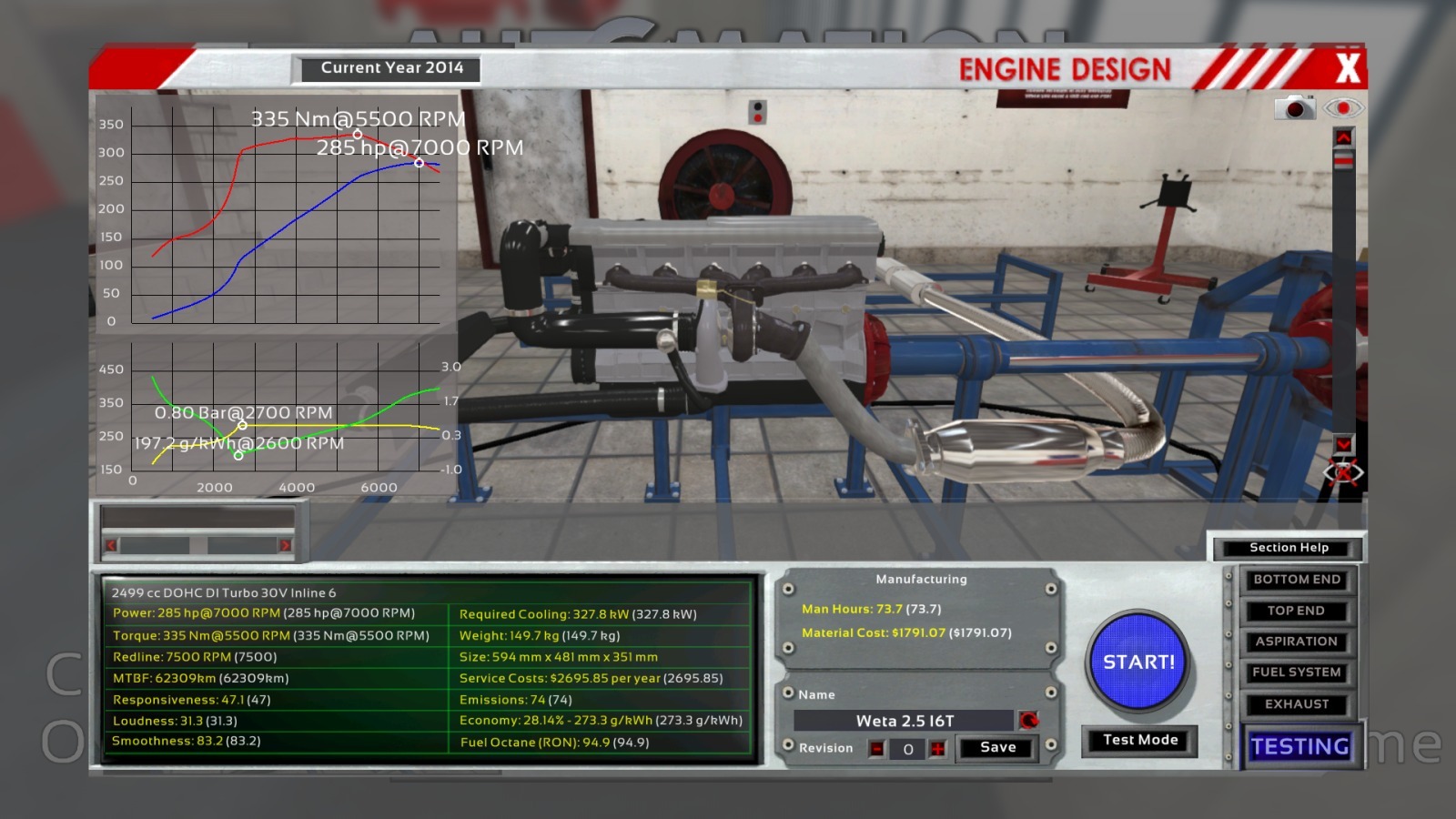Switch to the Testing section
This screenshot has width=1456, height=819.
point(1299,746)
